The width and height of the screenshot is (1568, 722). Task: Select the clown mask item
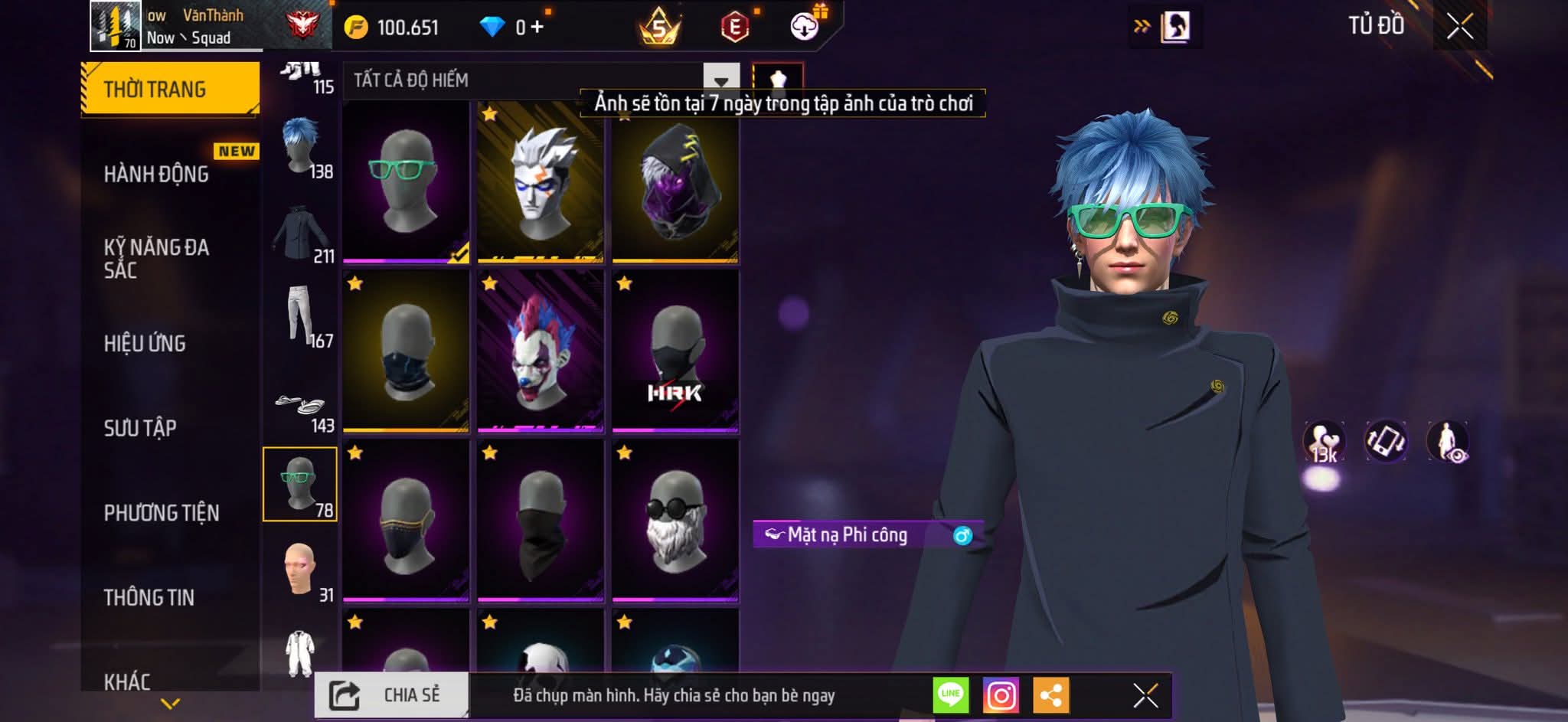[541, 351]
